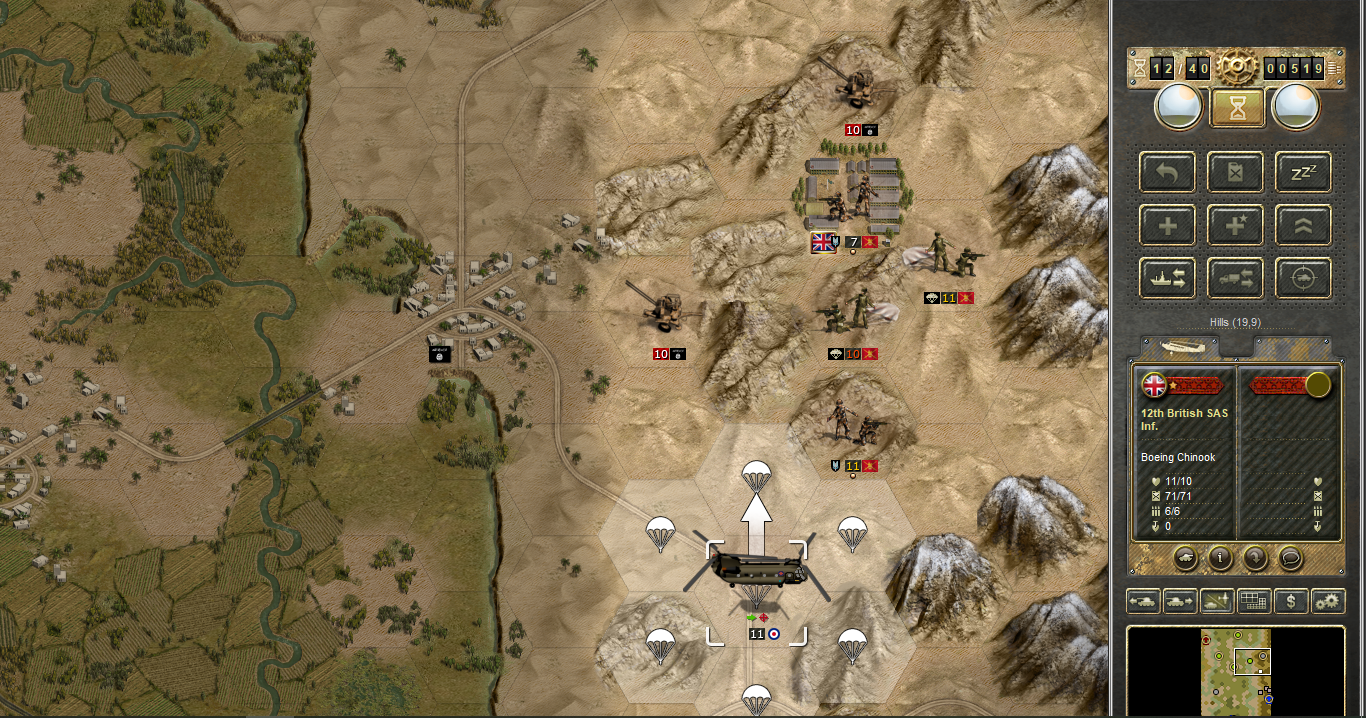
Task: Select the next unit tank arrow
Action: 1180,601
